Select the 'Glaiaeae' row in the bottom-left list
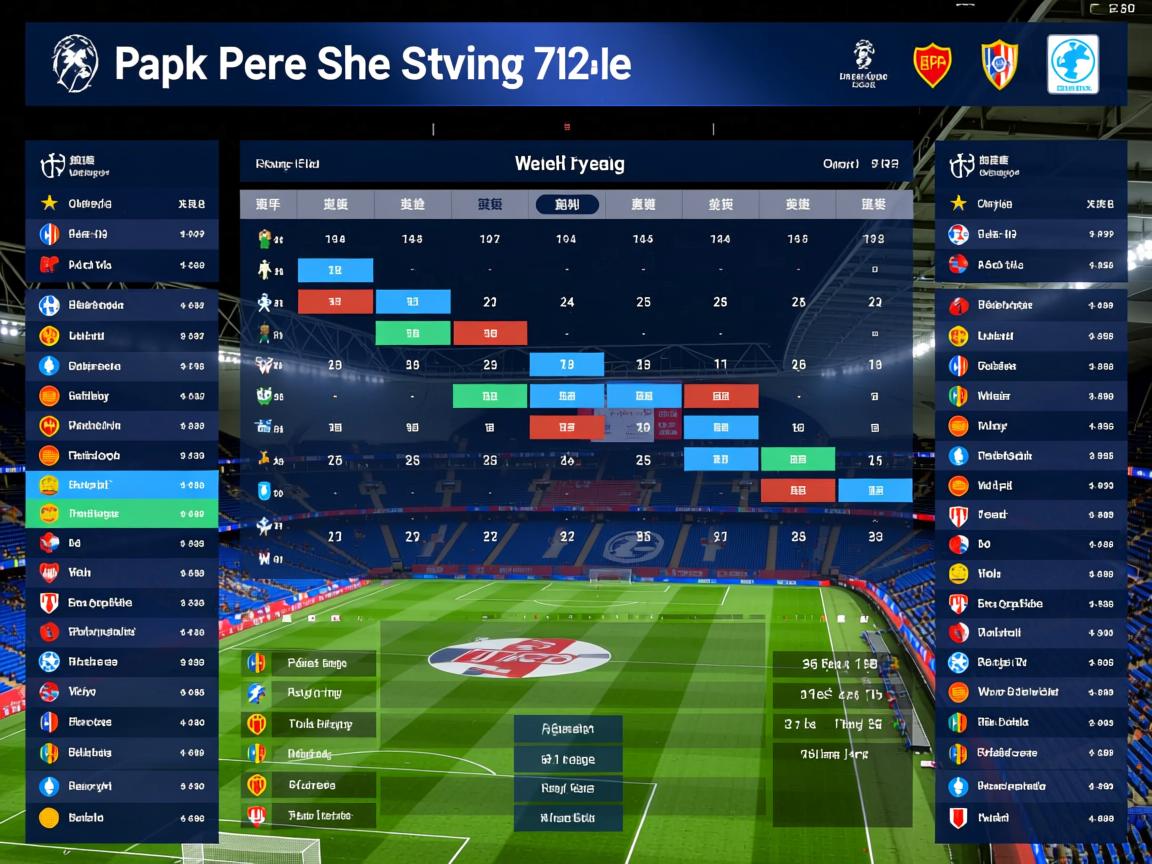The image size is (1152, 864). [x=310, y=785]
